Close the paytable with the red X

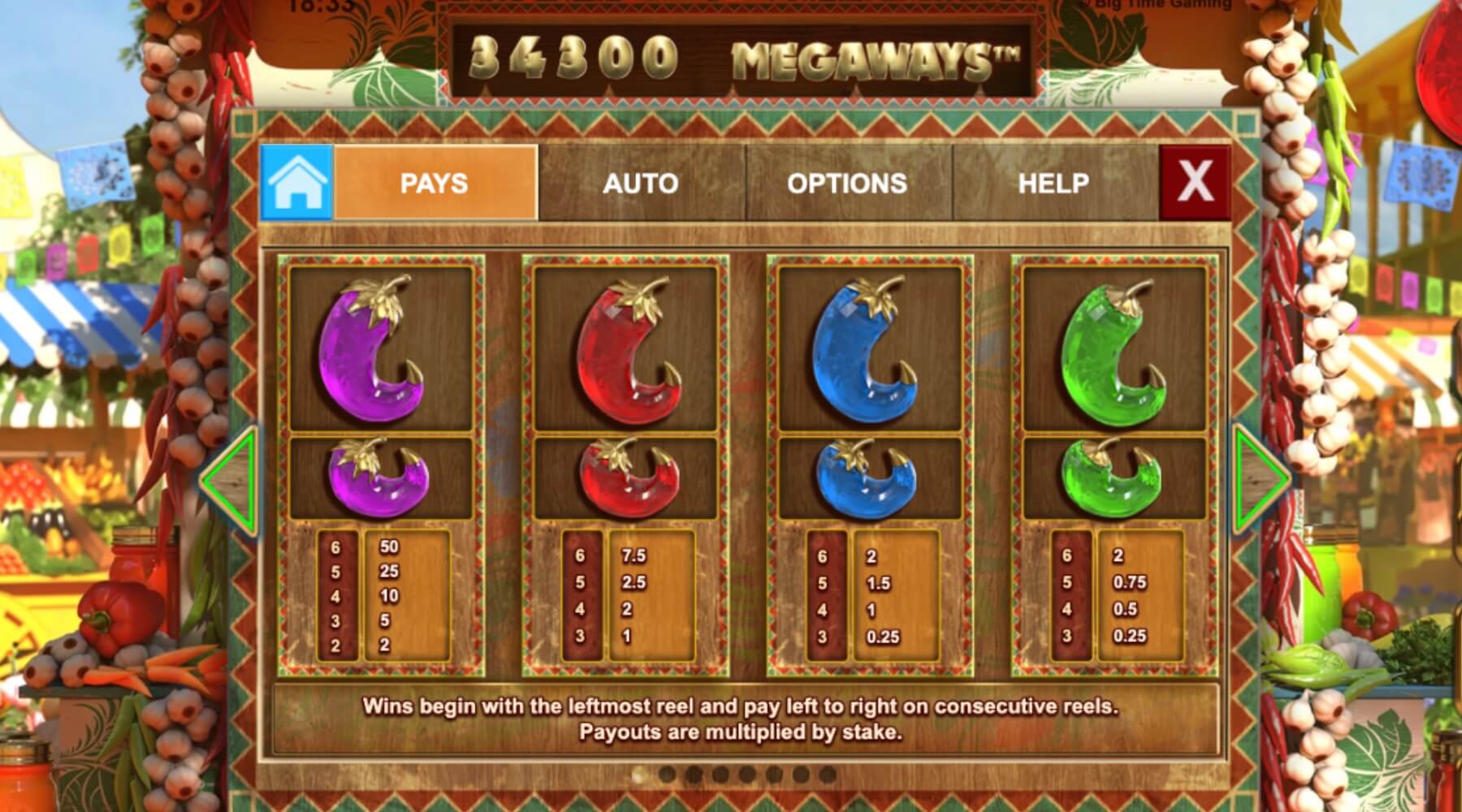pos(1195,182)
